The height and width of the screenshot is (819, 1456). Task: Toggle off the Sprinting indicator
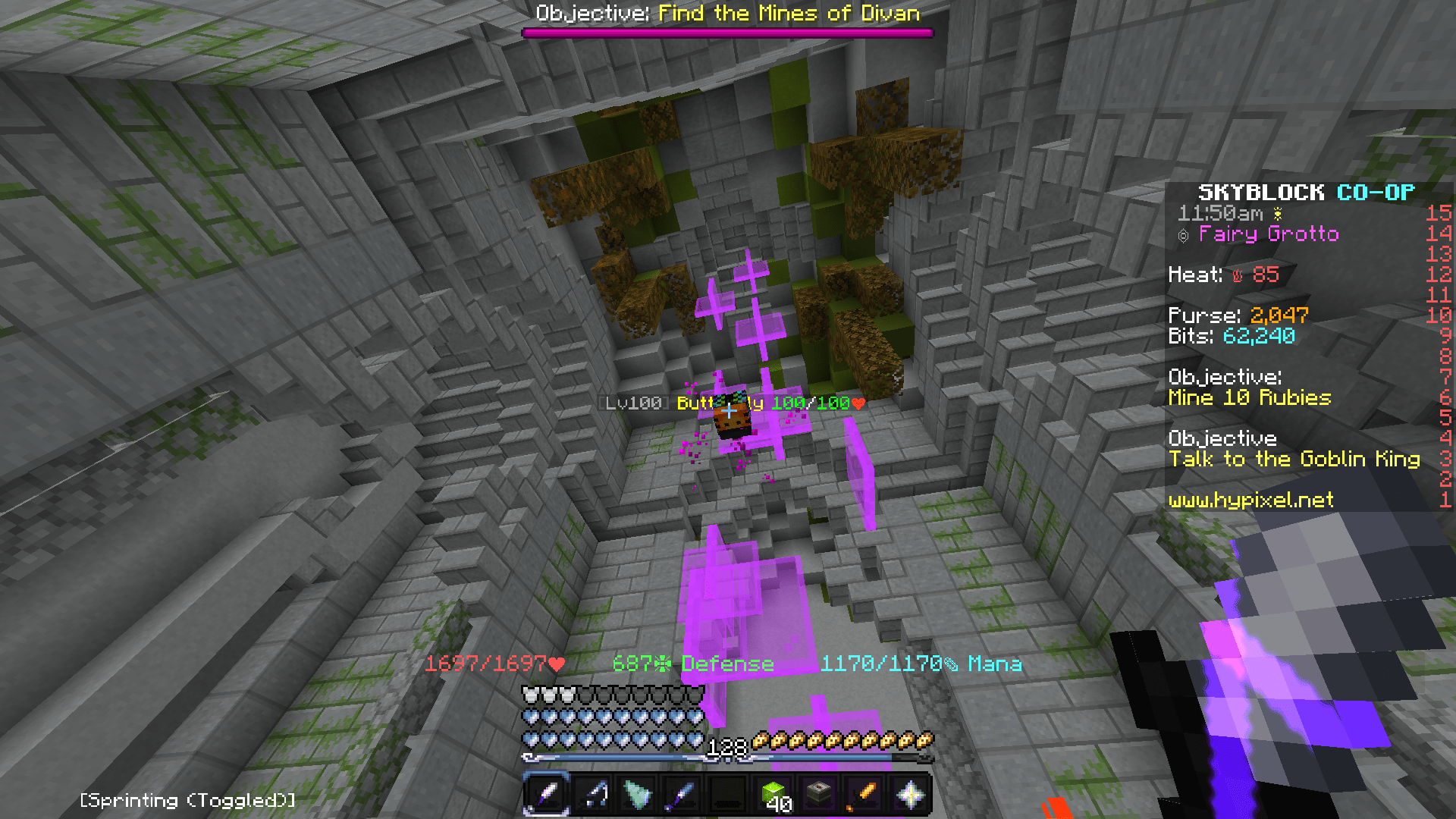click(x=187, y=799)
